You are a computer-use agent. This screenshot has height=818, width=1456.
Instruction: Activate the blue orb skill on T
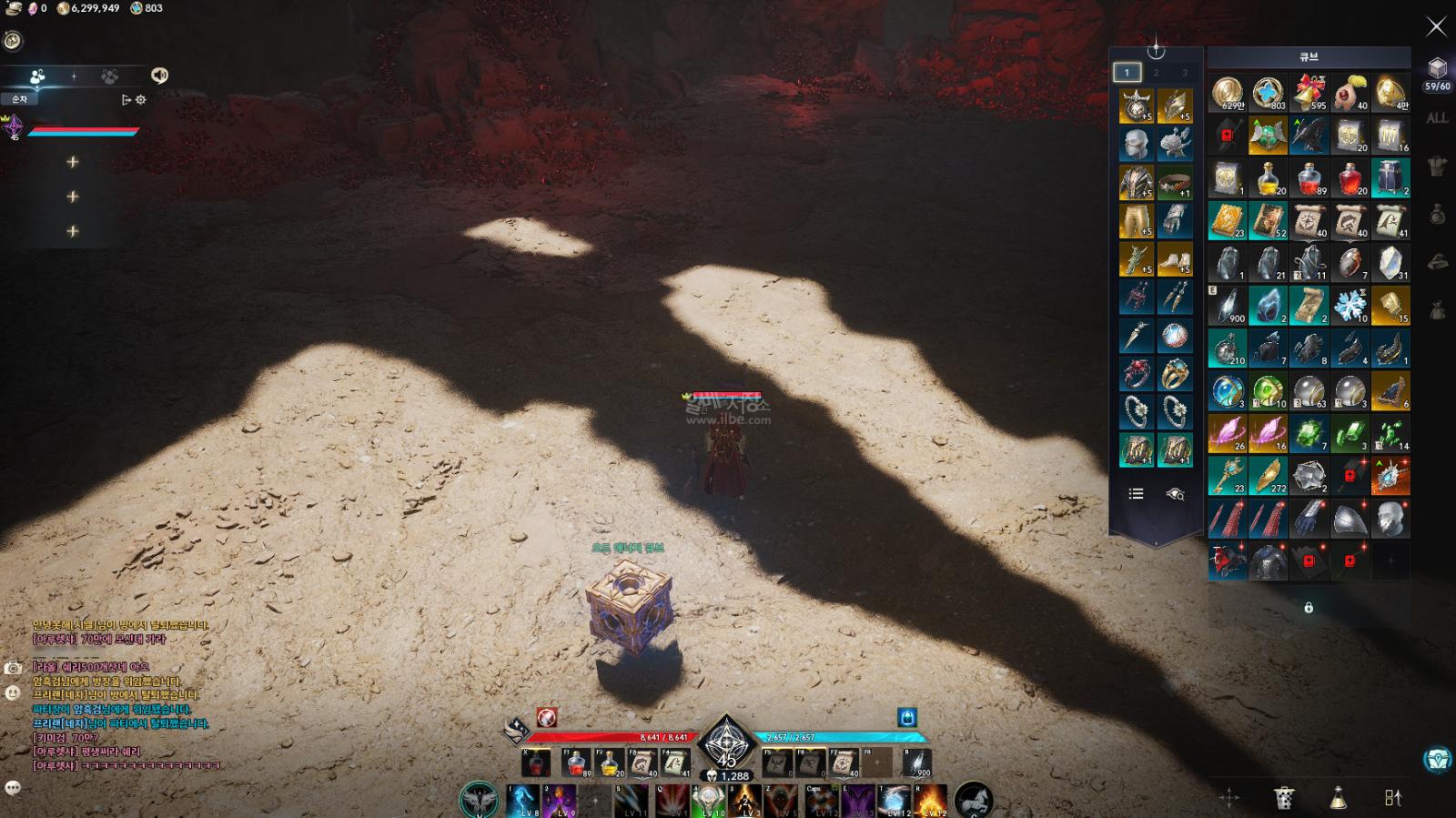pos(895,801)
